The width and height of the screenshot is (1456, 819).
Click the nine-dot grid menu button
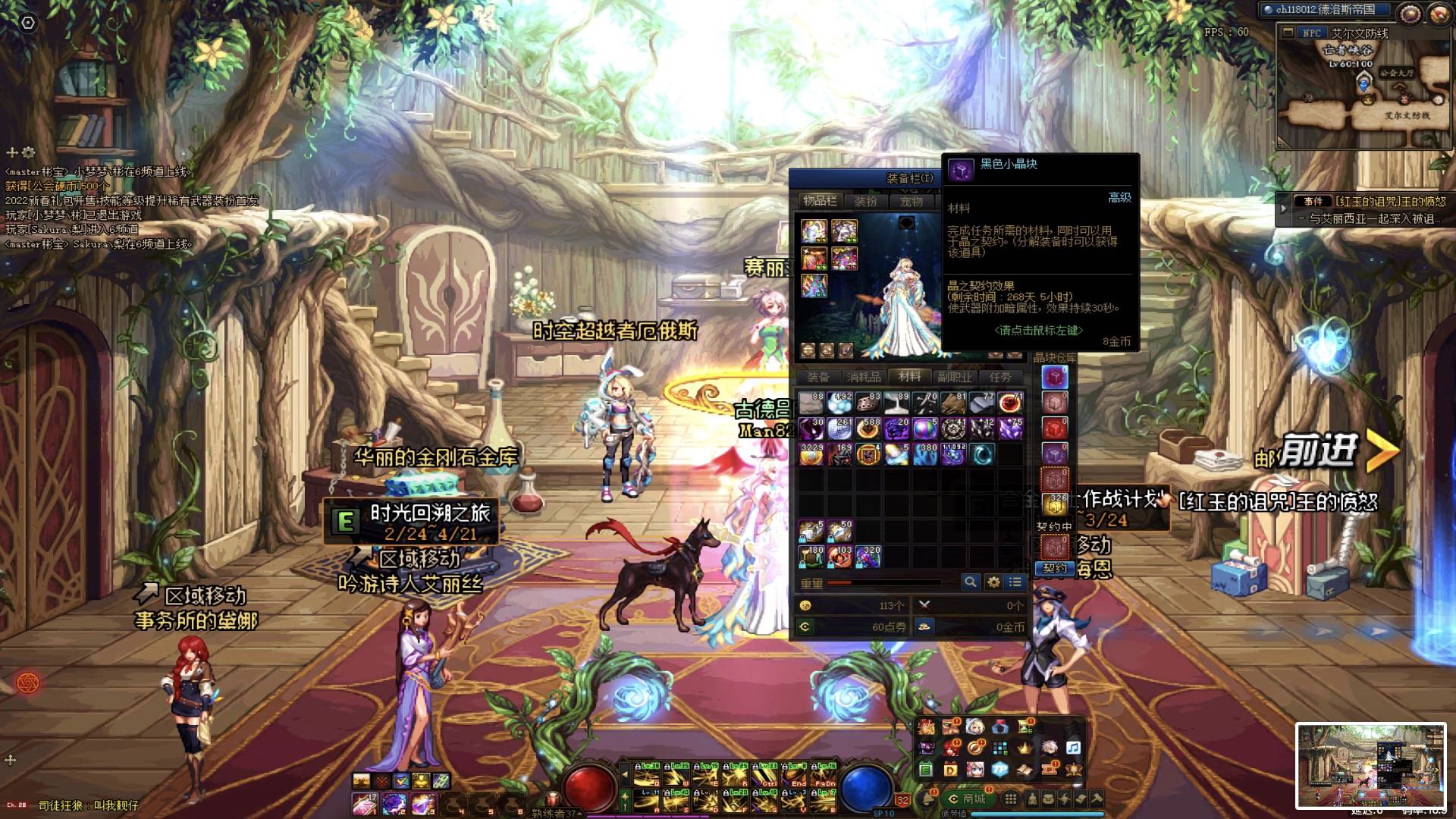pyautogui.click(x=1010, y=799)
